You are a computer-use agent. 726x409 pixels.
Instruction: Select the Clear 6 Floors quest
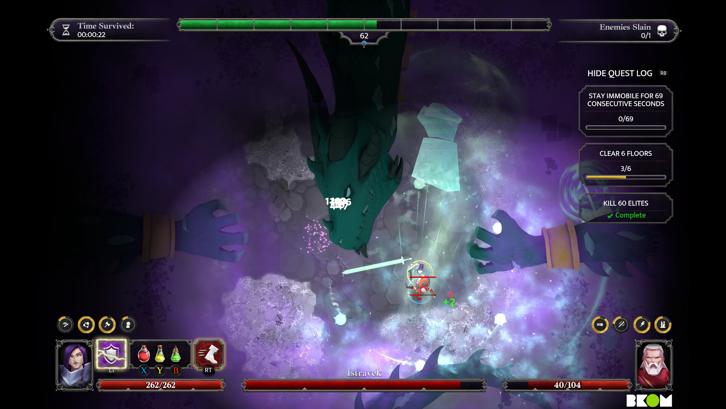point(626,164)
